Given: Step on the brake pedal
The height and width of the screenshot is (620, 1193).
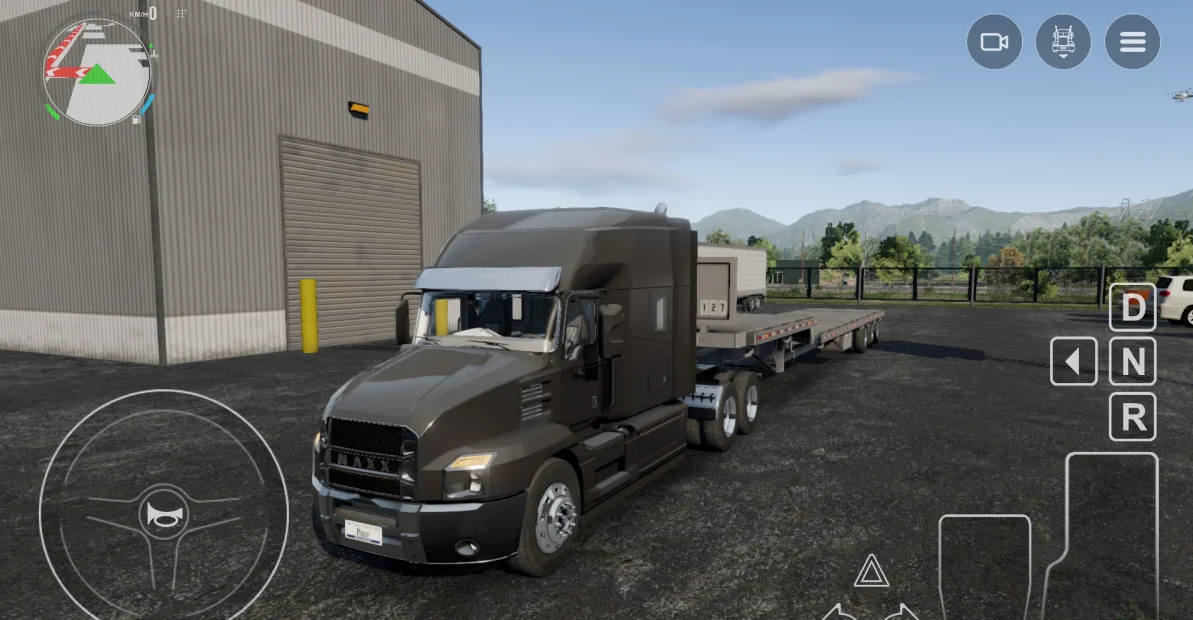Looking at the screenshot, I should pos(984,567).
